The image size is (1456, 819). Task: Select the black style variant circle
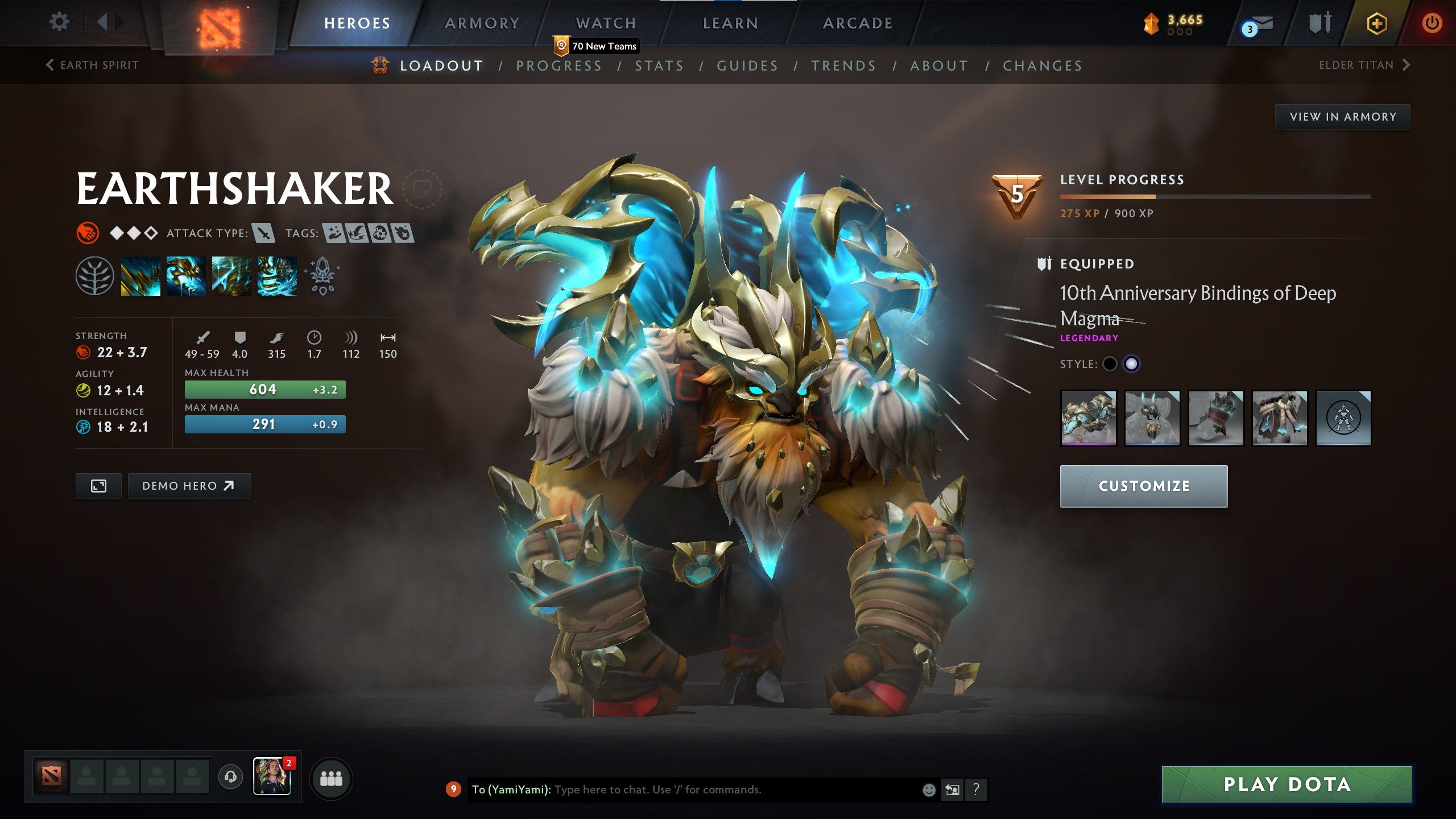(x=1110, y=365)
